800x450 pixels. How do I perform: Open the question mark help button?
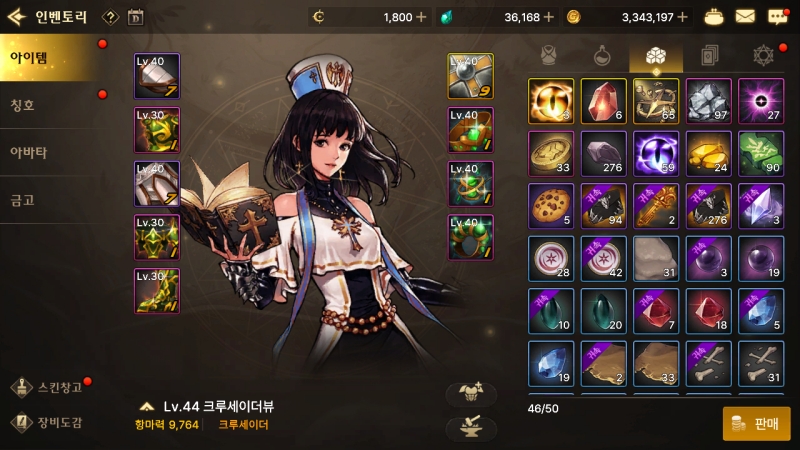110,17
